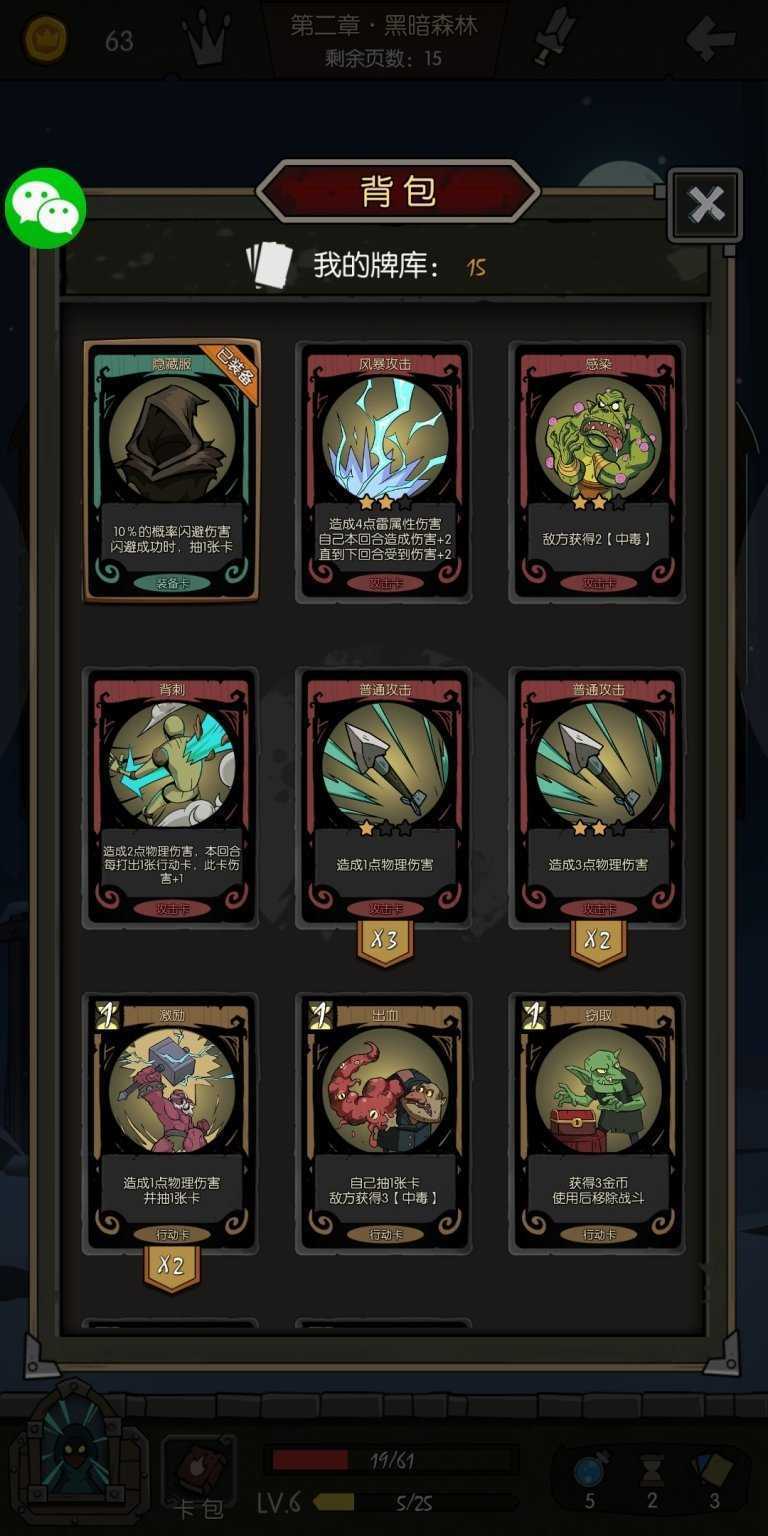Select the 感染 green ogre card
Viewport: 768px width, 1536px height.
(598, 471)
